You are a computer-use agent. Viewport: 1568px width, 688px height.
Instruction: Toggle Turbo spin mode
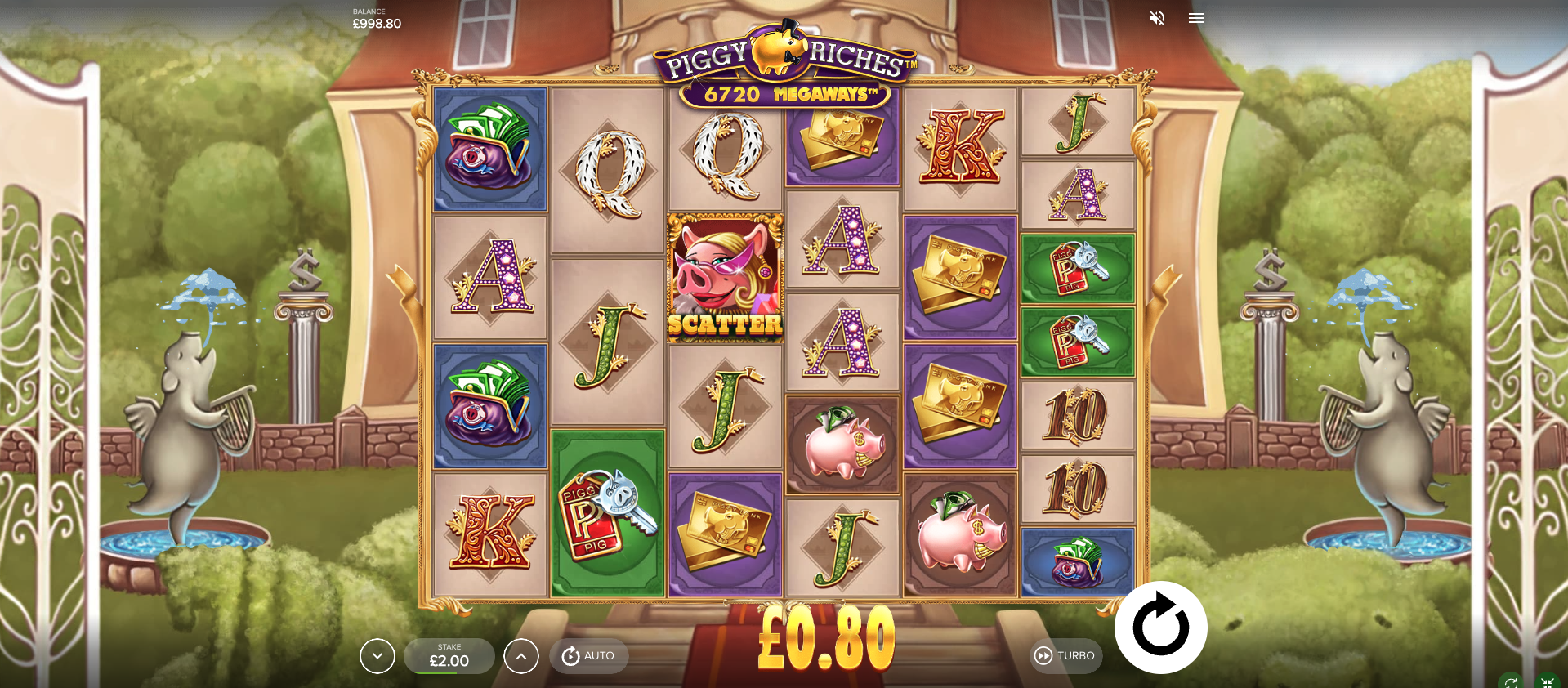[1066, 655]
